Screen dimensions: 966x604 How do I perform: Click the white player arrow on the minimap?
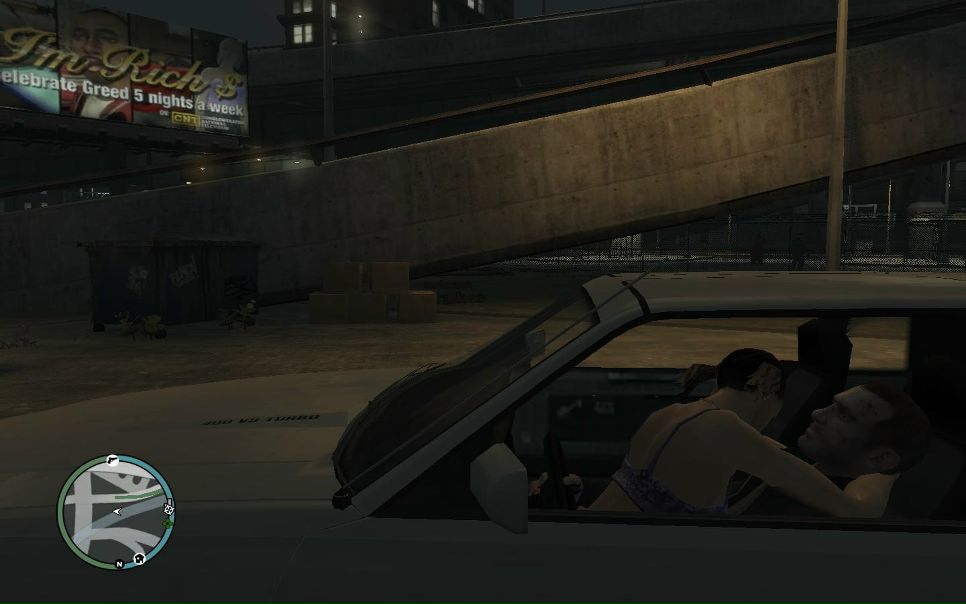point(117,511)
